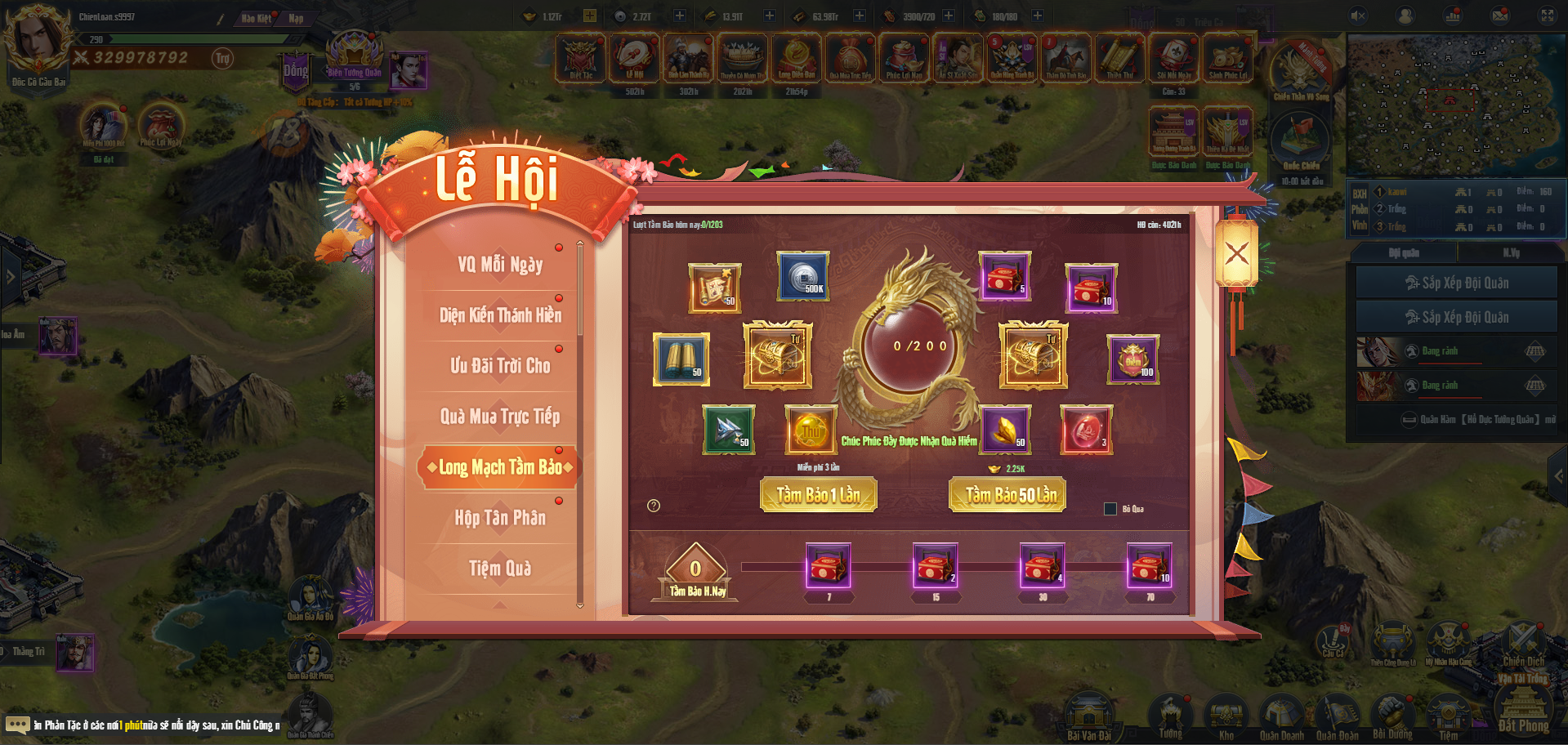This screenshot has height=745, width=1568.
Task: Click the first Sắp Xếp Đội Quân button
Action: pos(1456,283)
